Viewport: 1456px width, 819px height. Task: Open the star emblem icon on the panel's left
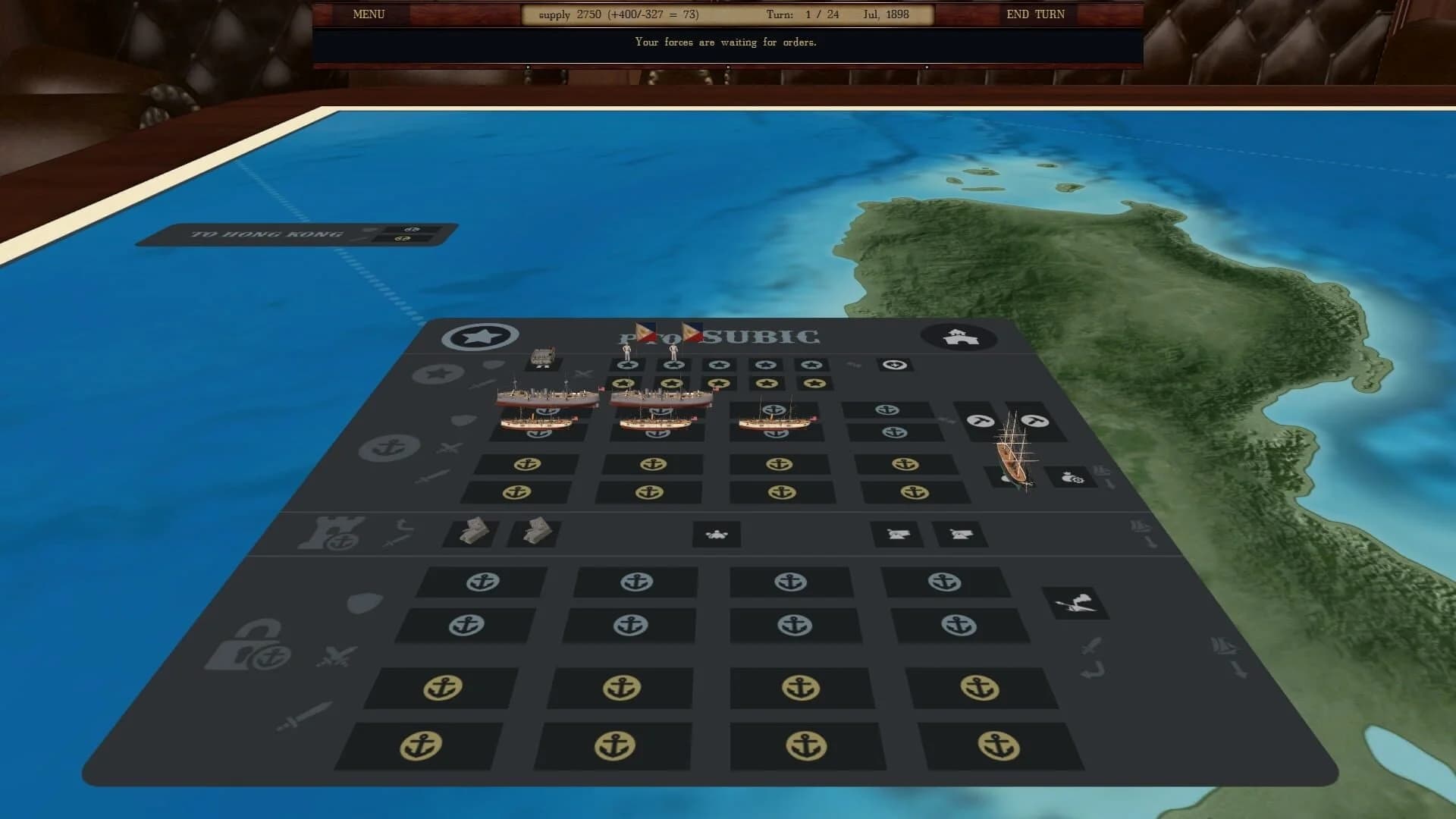pos(481,336)
